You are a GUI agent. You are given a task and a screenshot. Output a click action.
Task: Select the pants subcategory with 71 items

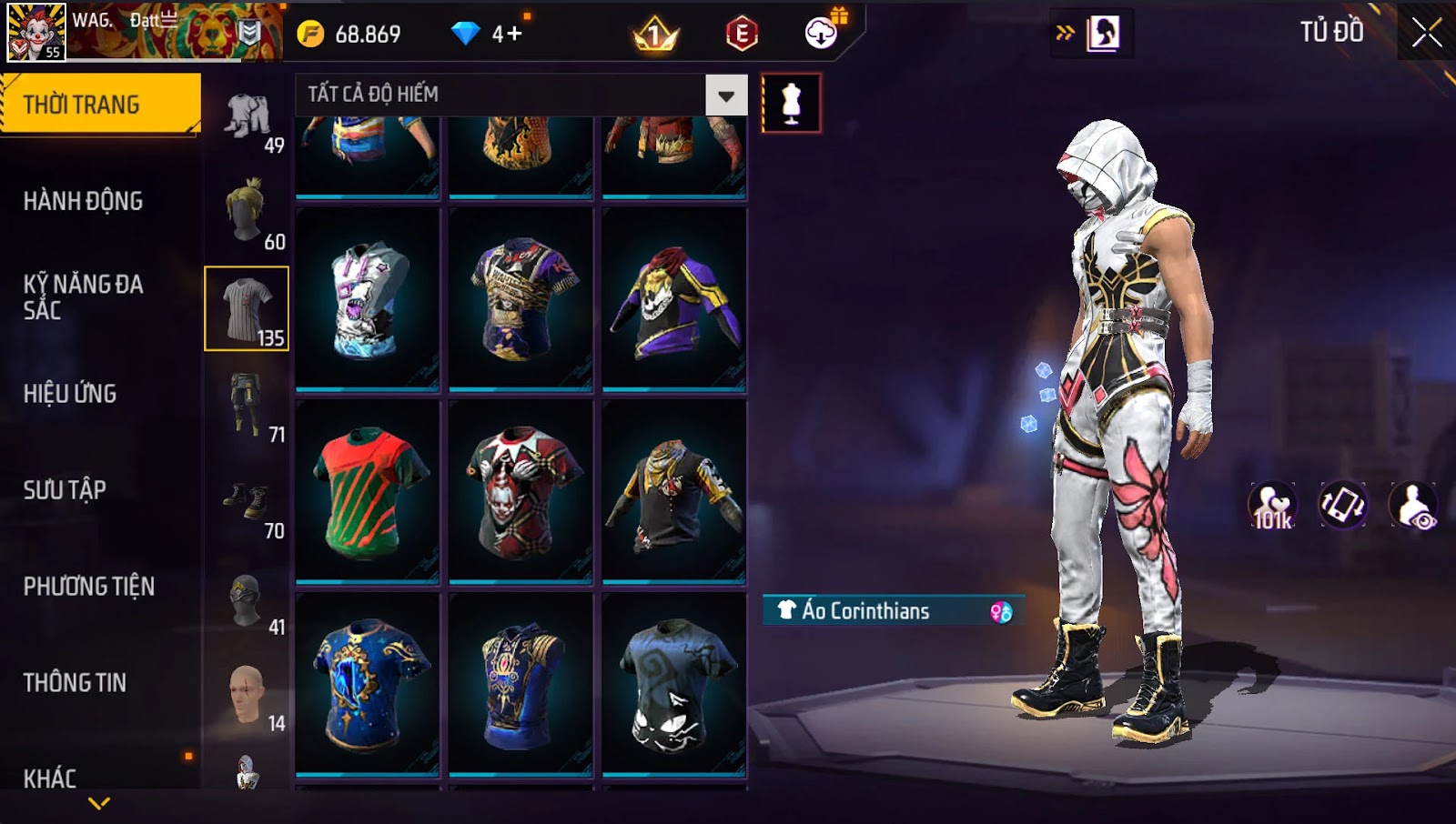point(247,406)
